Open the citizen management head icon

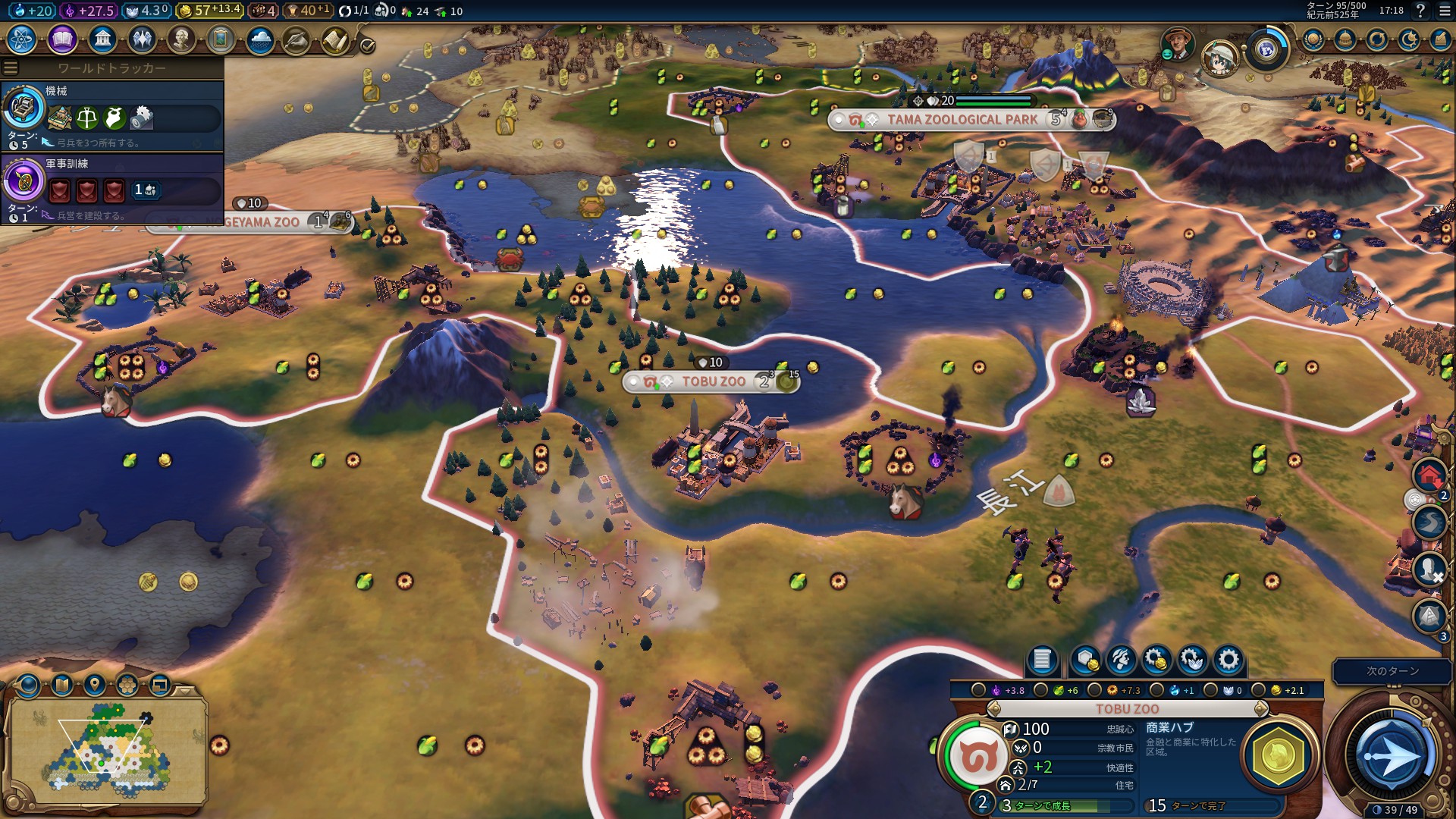(1121, 660)
